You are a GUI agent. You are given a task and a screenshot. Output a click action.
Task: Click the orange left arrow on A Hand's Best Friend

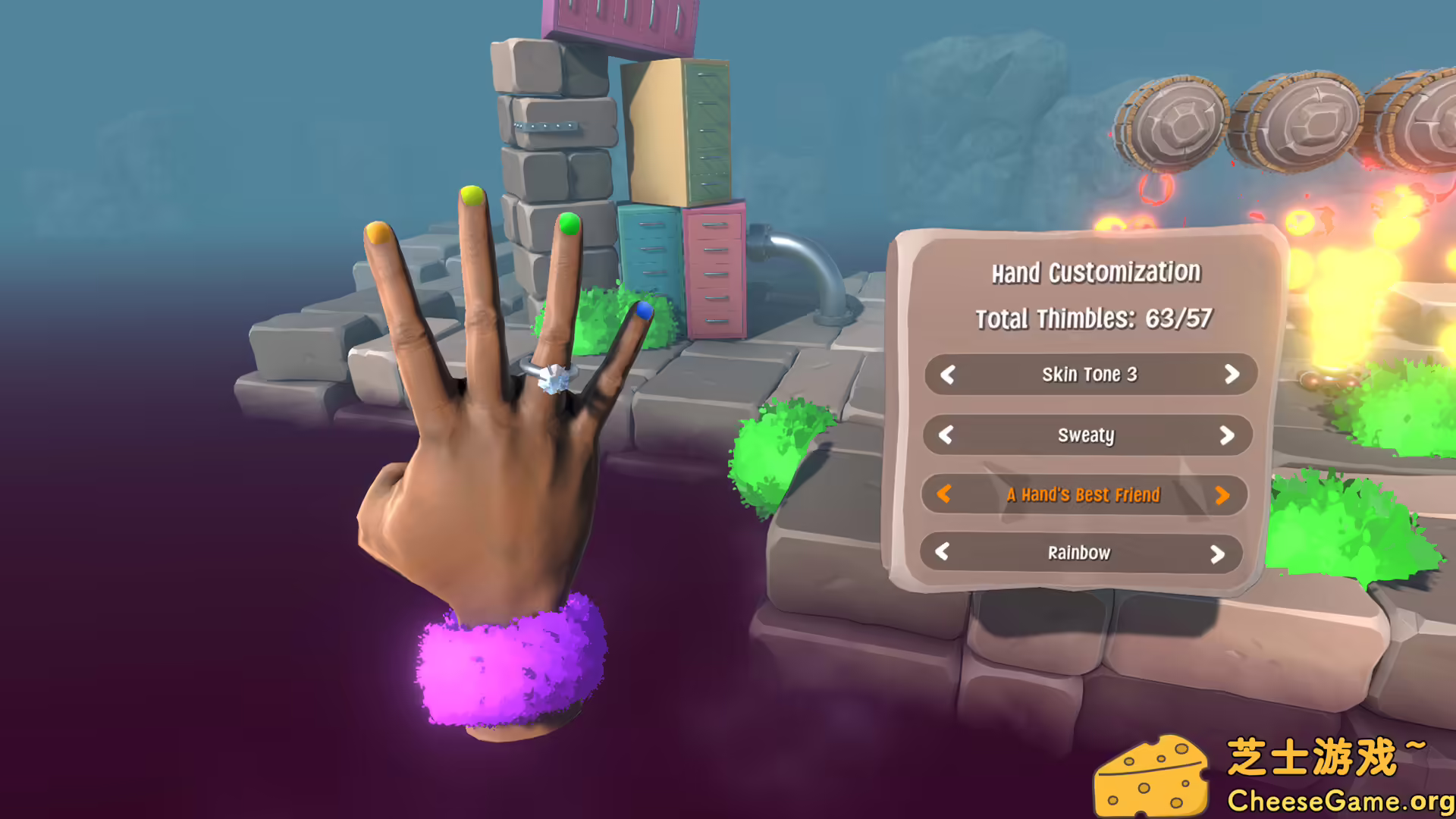943,495
